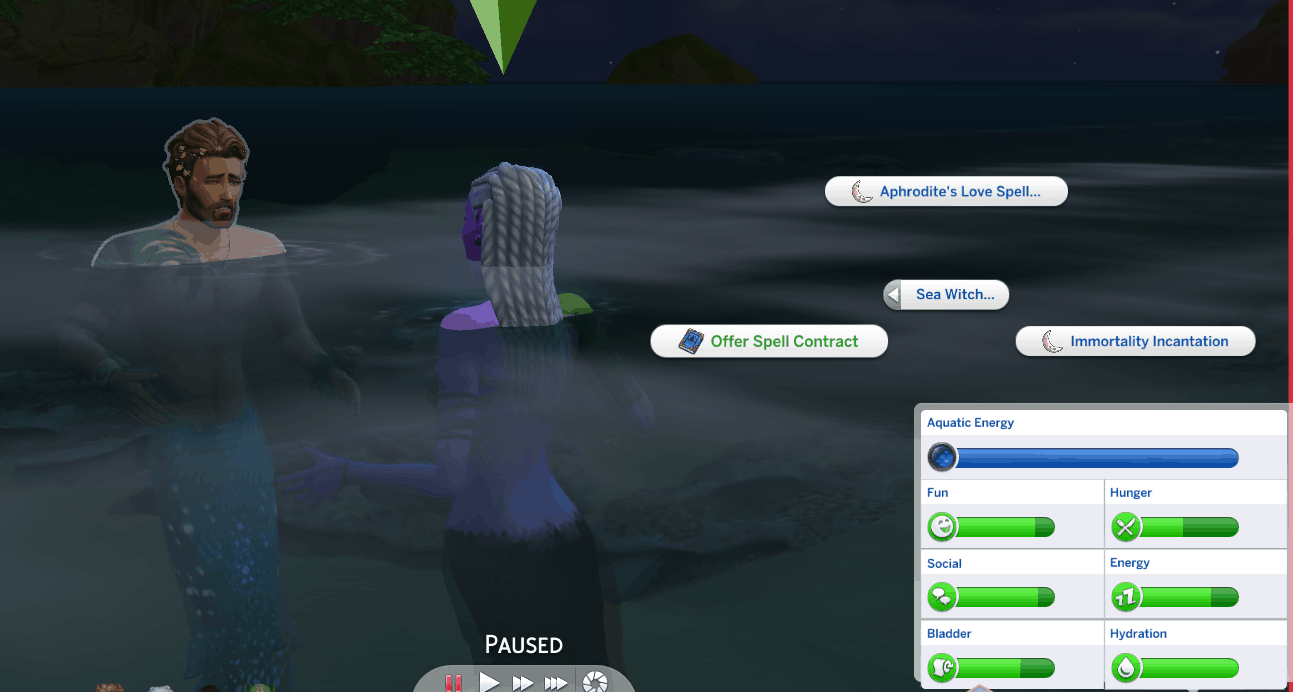Select Offer Spell Contract option
This screenshot has width=1293, height=692.
click(769, 341)
